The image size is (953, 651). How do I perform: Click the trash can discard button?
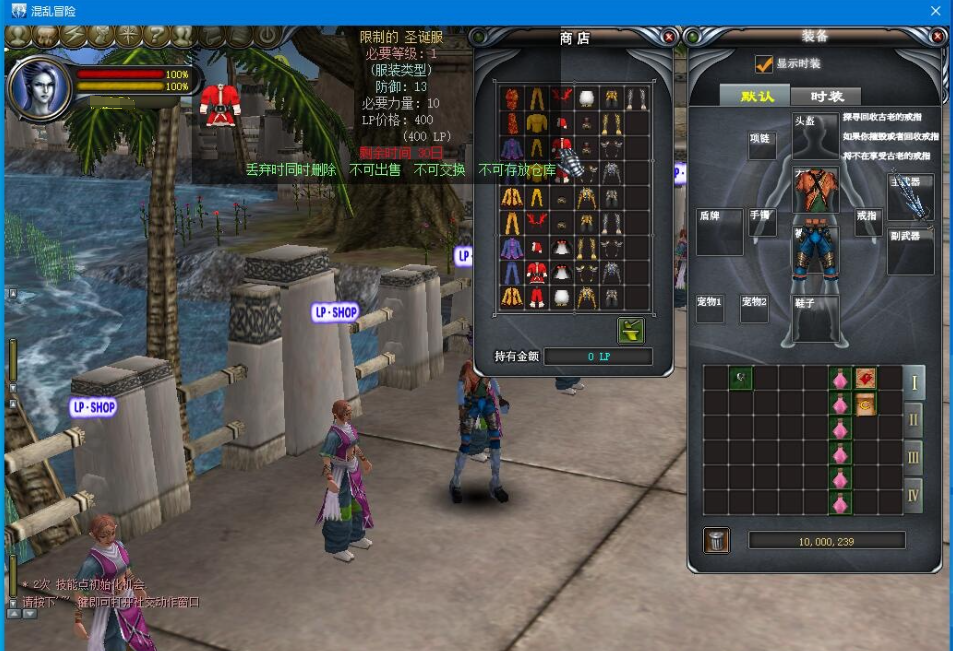(x=716, y=541)
